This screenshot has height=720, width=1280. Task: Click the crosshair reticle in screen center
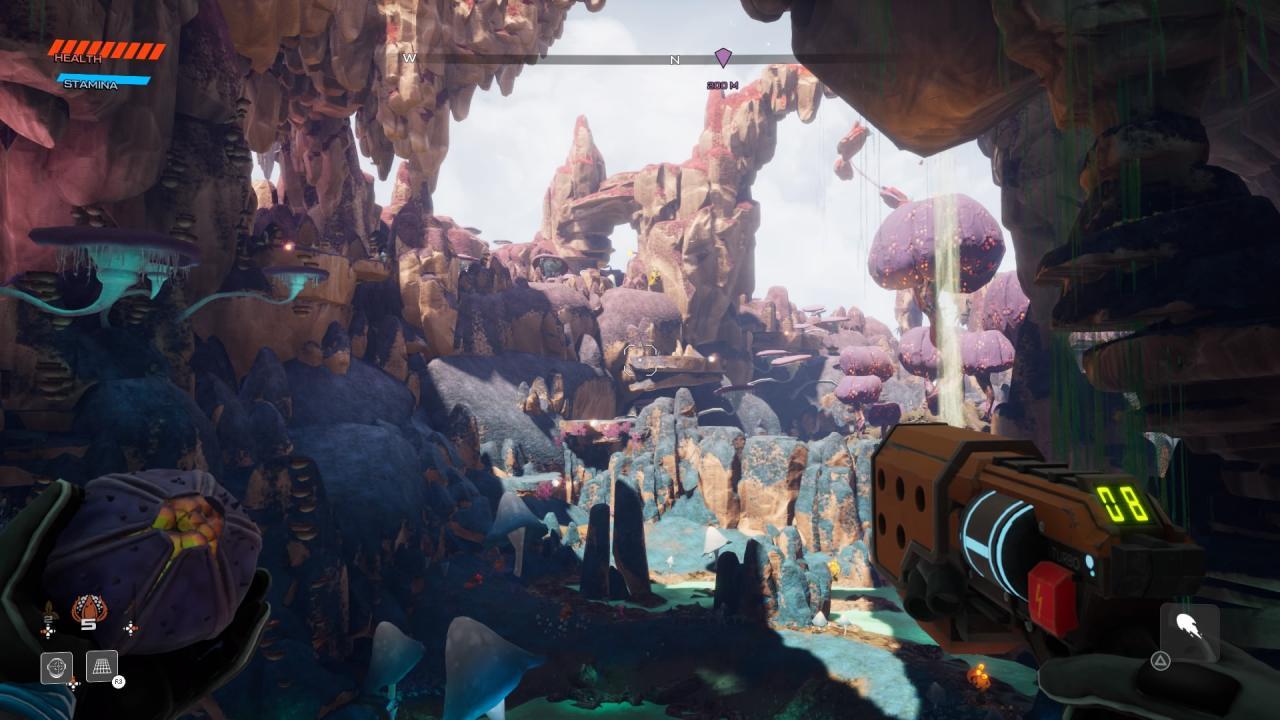[x=640, y=360]
